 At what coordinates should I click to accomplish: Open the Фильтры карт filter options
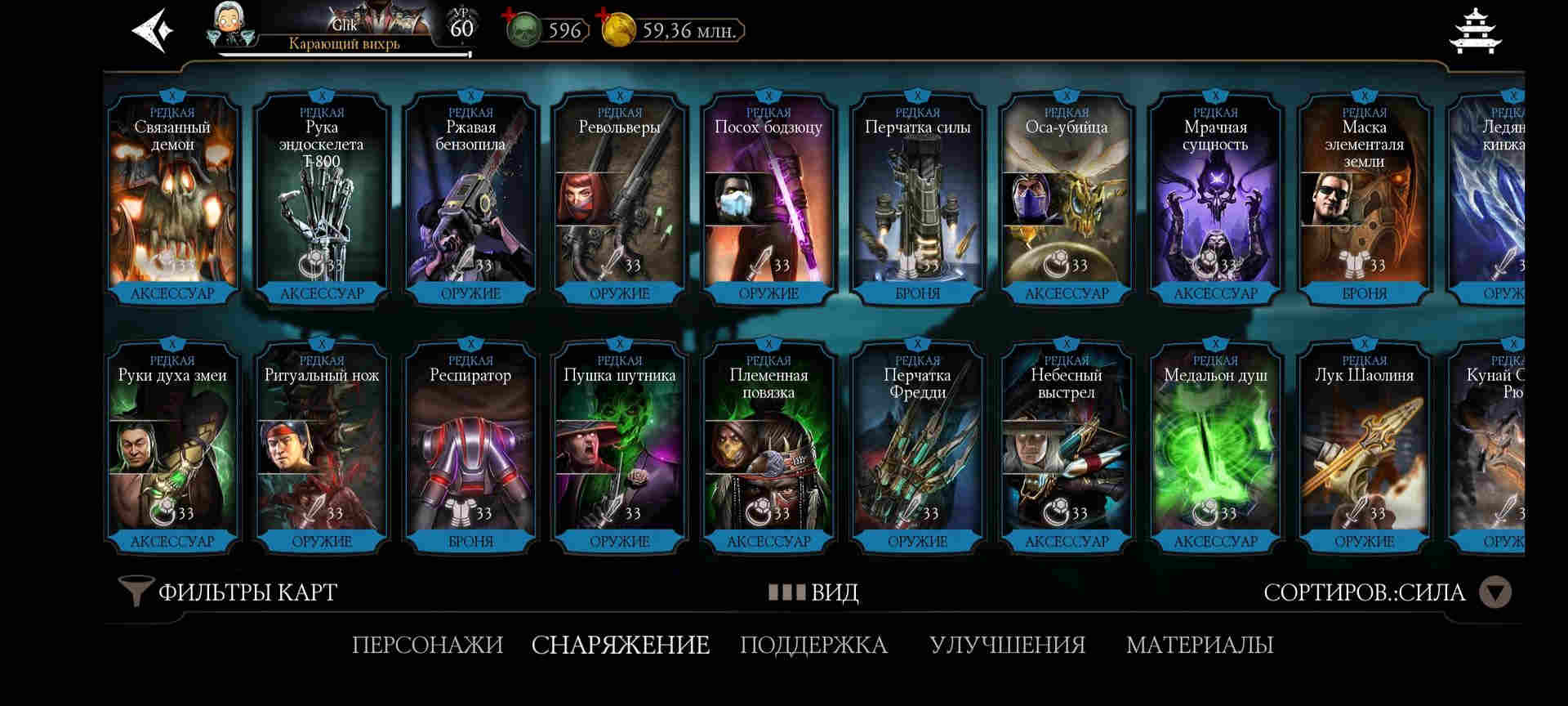point(229,592)
